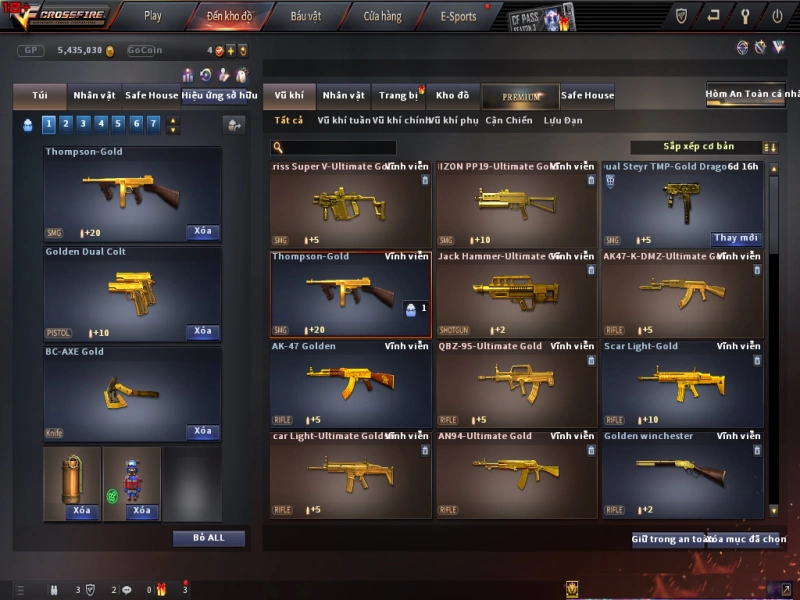
Task: Open the E-Sports section
Action: point(458,16)
